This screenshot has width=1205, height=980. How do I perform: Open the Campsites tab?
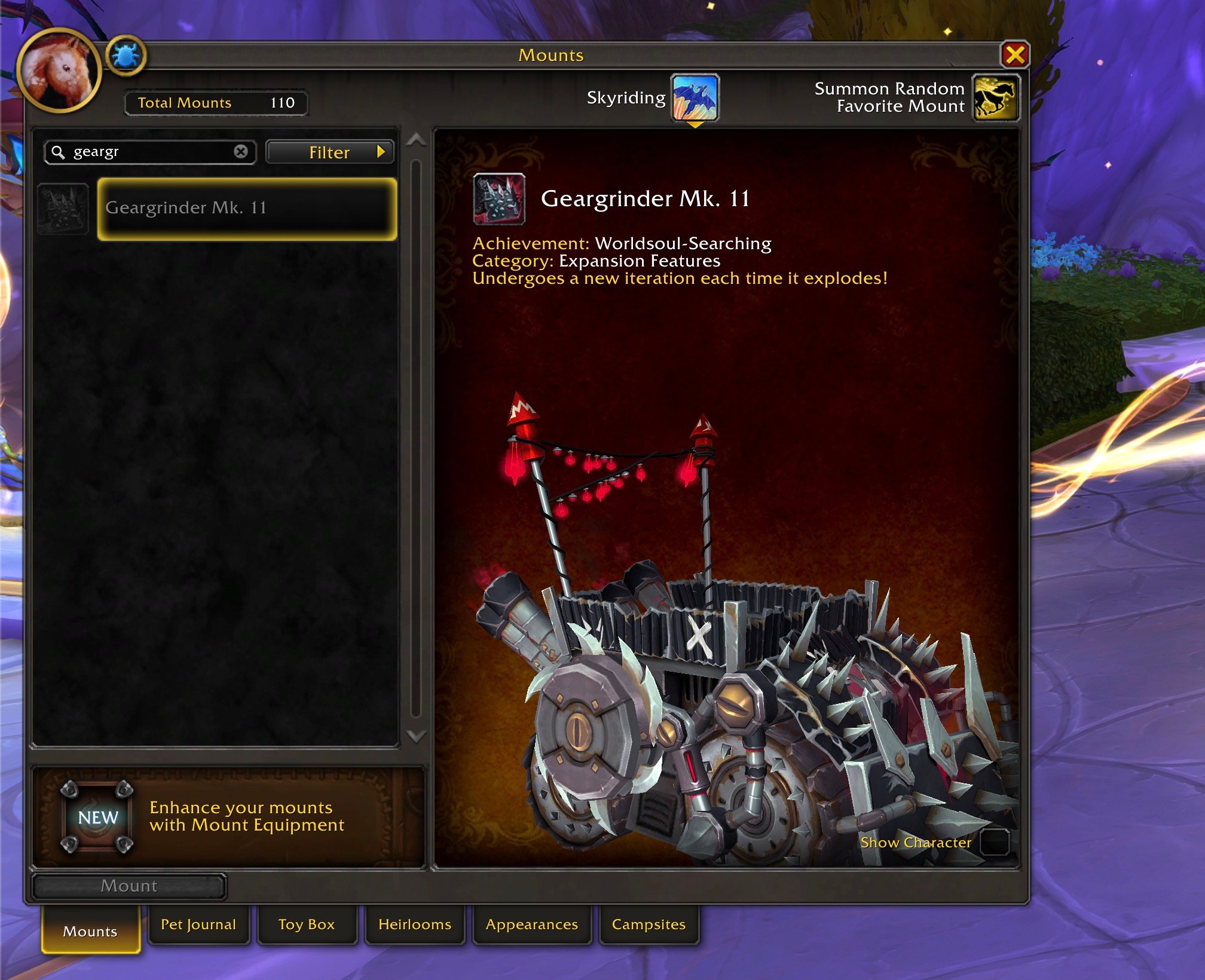click(x=649, y=924)
